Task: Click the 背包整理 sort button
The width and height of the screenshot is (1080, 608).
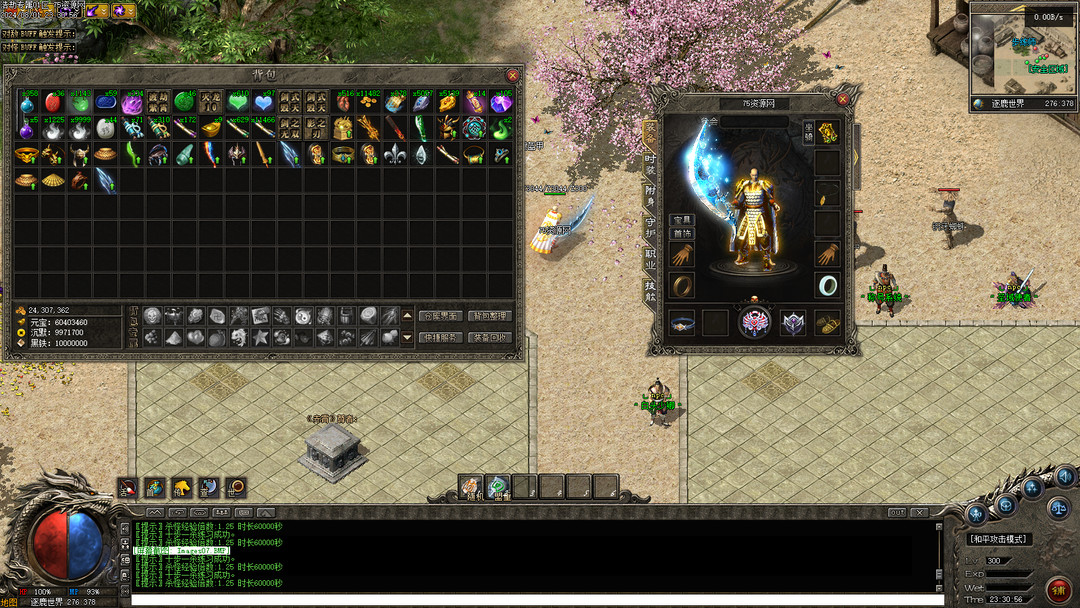Action: point(490,316)
